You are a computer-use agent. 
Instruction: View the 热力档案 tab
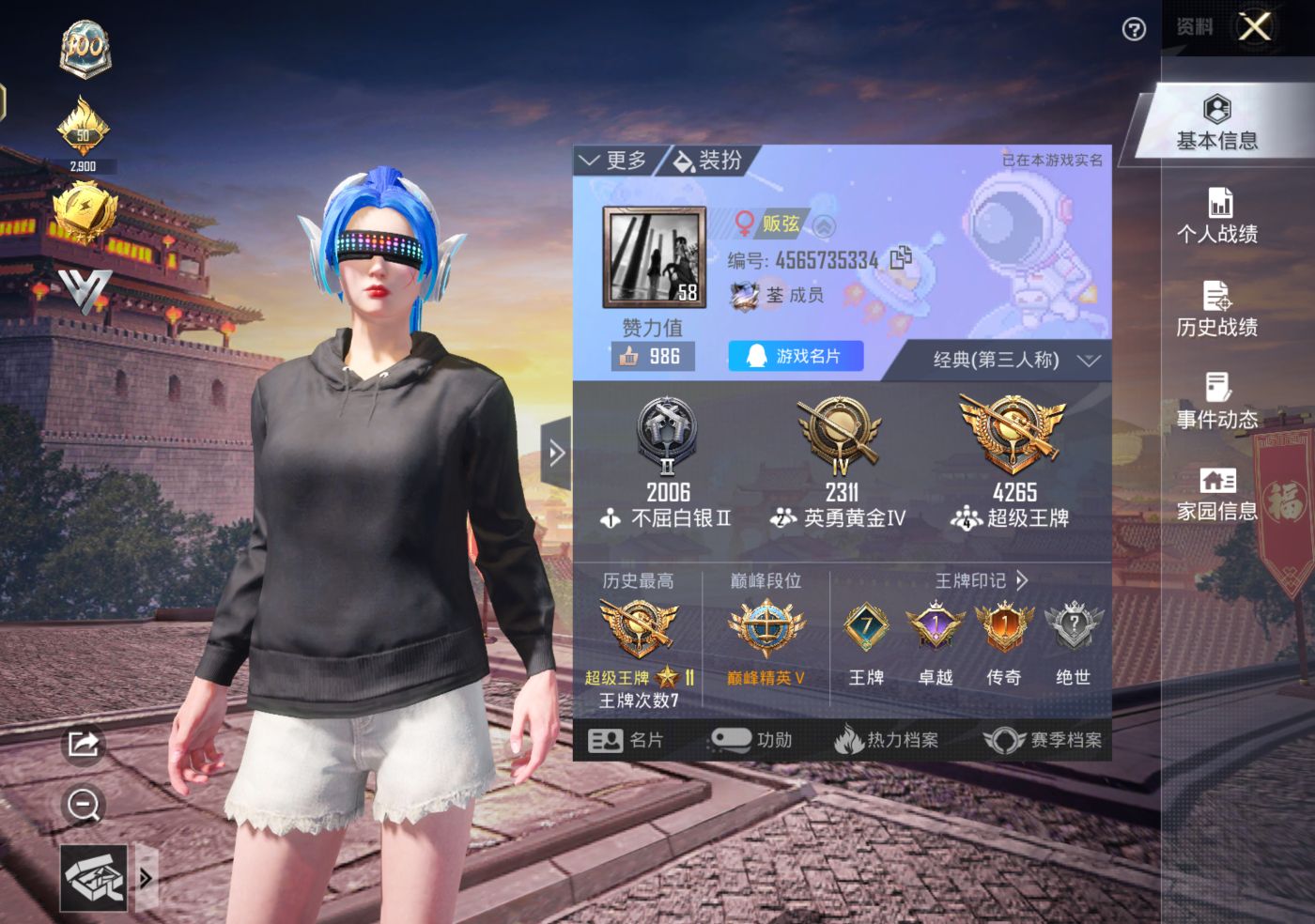point(887,740)
